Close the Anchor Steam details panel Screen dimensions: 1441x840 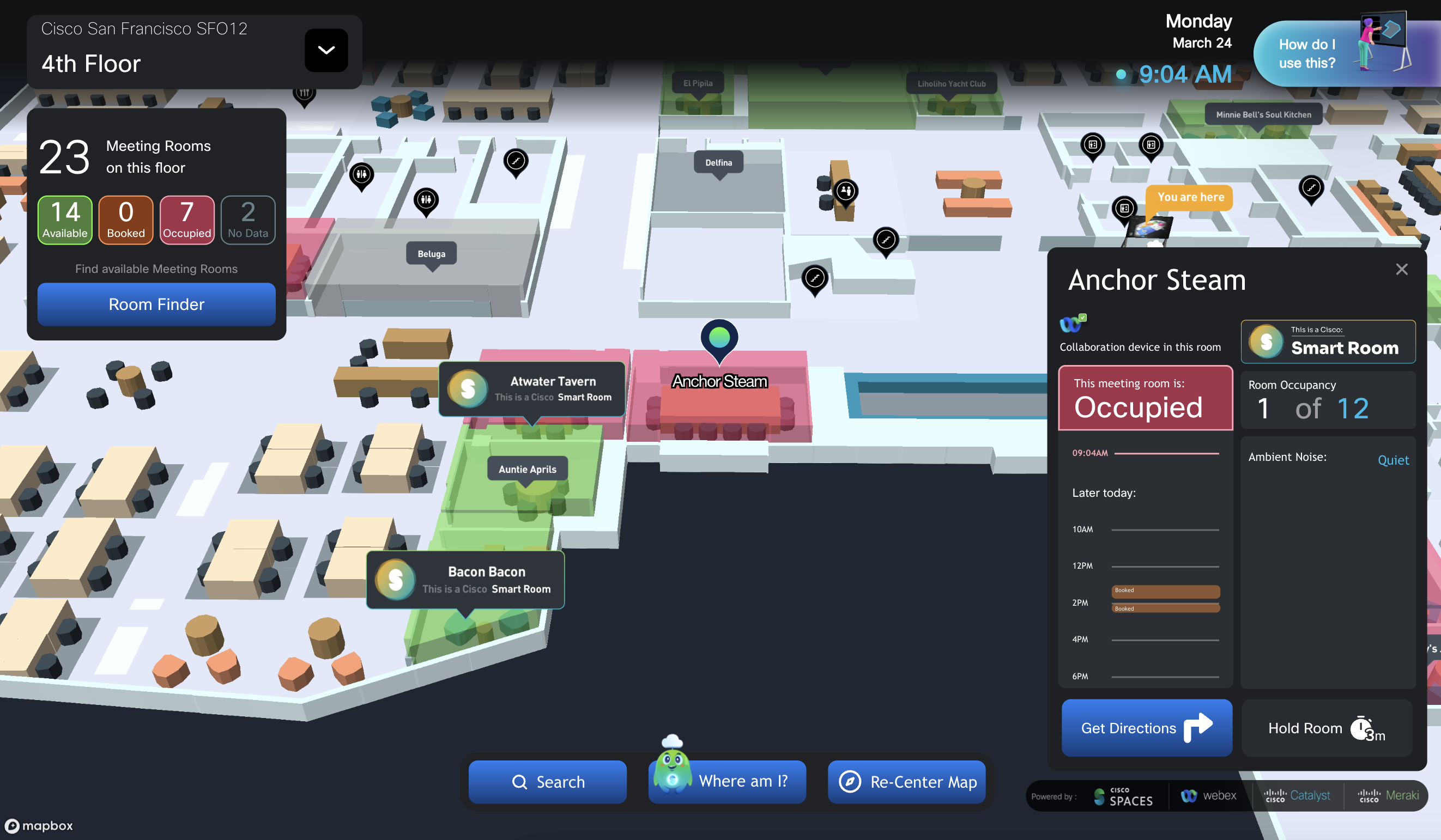pos(1402,269)
